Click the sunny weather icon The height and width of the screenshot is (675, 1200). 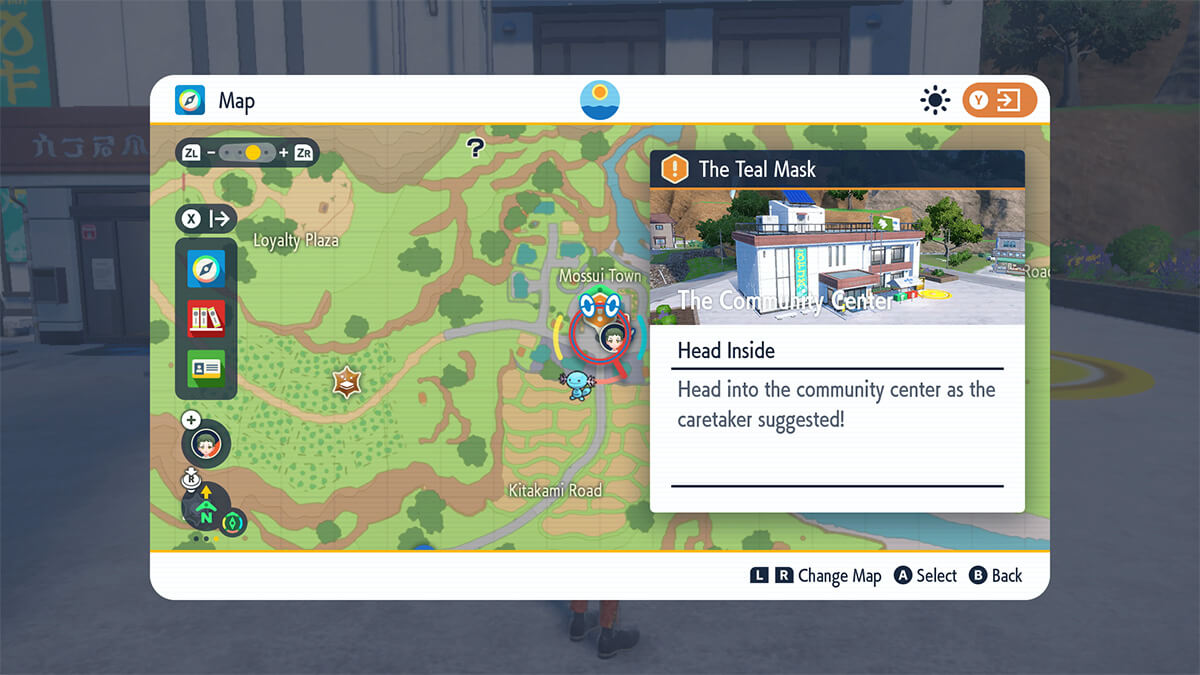tap(935, 100)
